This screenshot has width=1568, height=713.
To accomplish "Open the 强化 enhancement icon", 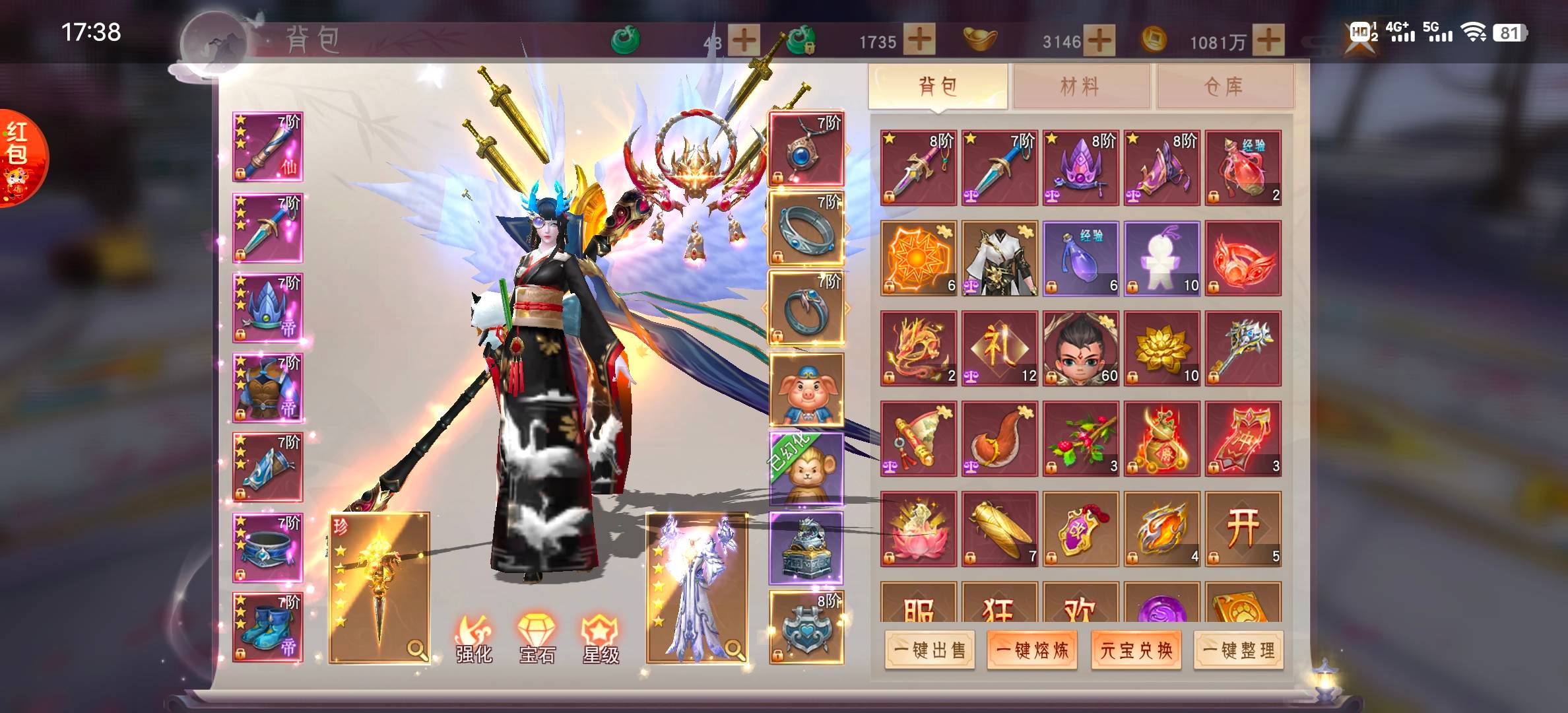I will (474, 638).
